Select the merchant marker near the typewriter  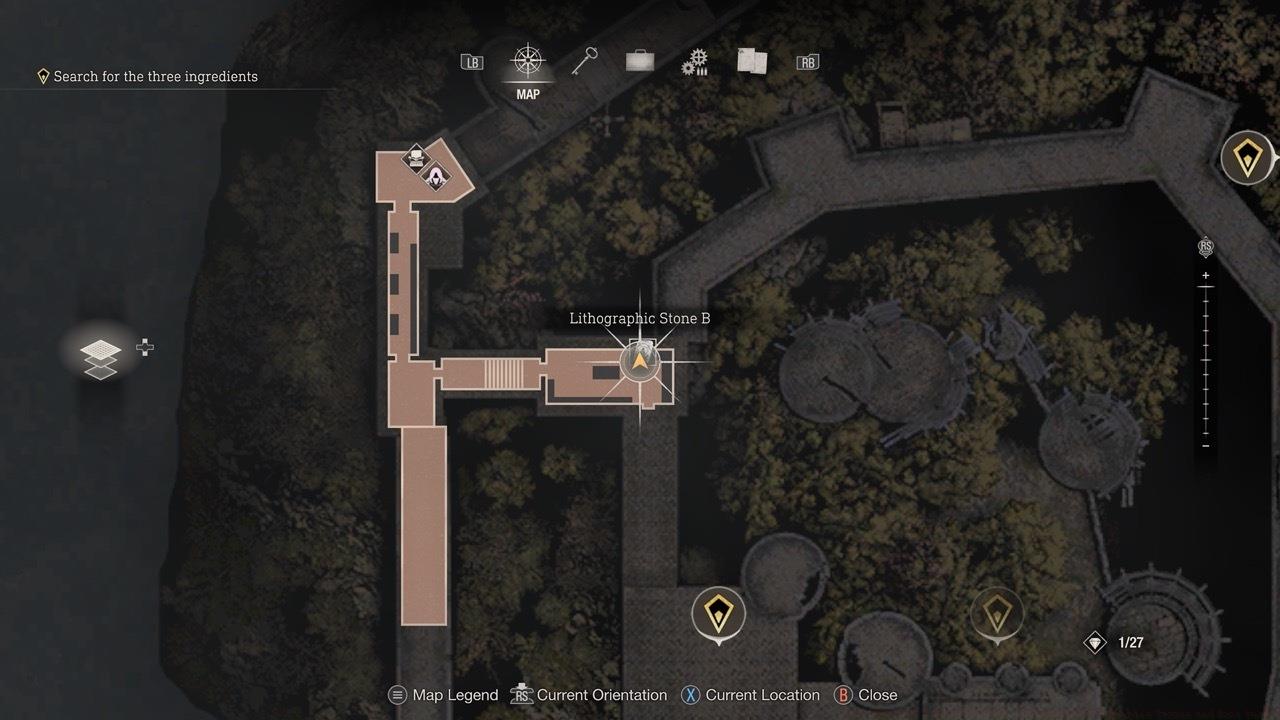435,177
